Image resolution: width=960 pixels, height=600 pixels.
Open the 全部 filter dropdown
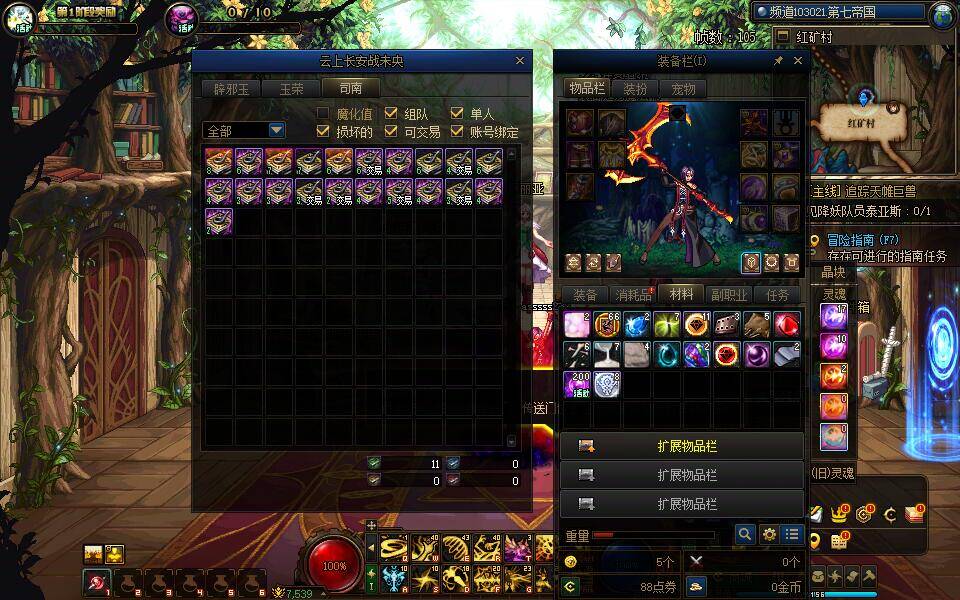point(276,130)
